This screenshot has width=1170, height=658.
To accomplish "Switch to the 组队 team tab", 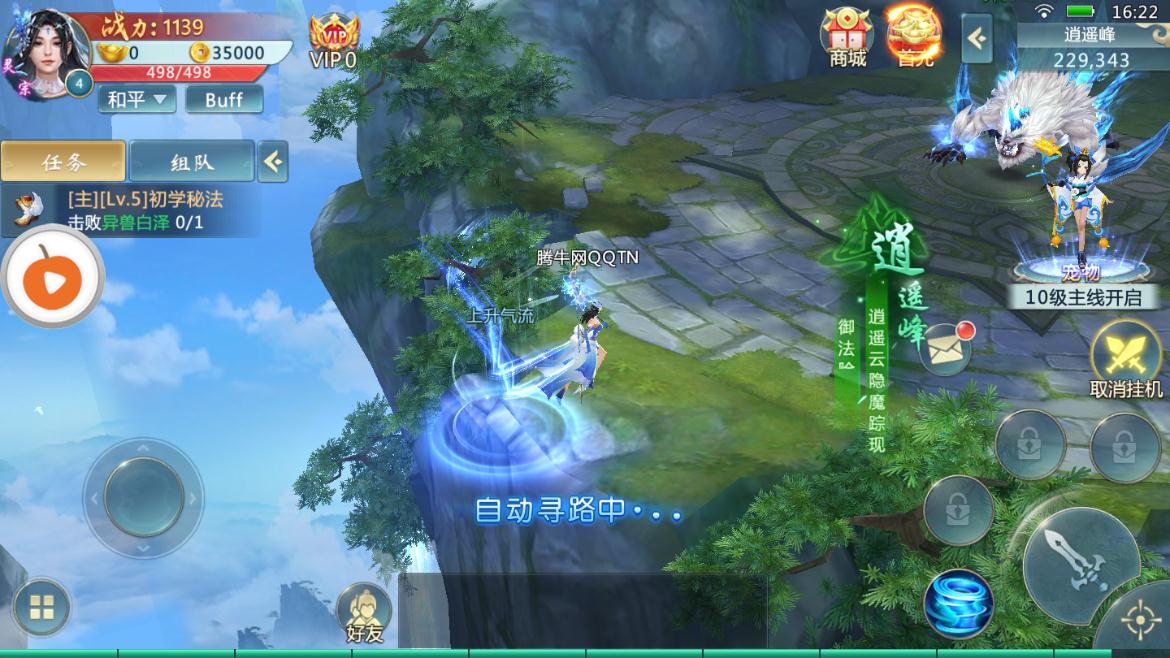I will click(191, 161).
